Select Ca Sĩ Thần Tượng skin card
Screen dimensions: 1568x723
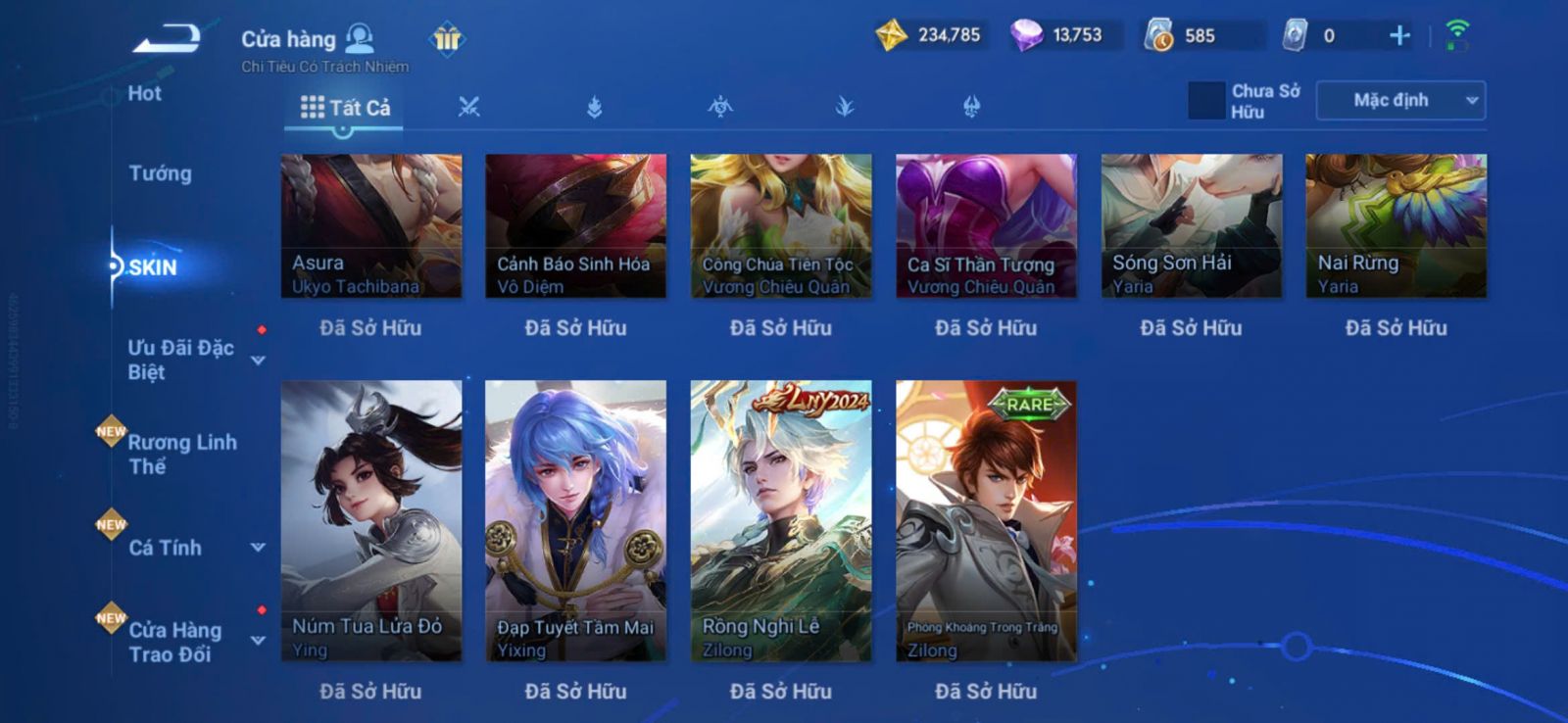pos(986,225)
